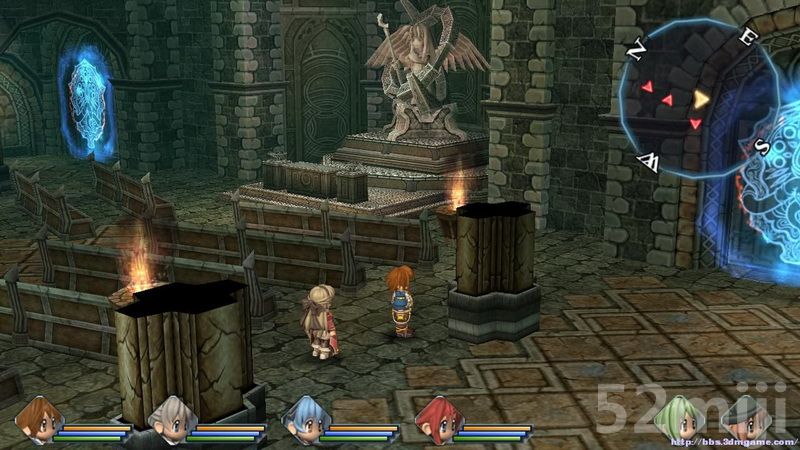The width and height of the screenshot is (800, 450).
Task: Click the yellow player arrow on minimap
Action: (x=702, y=98)
